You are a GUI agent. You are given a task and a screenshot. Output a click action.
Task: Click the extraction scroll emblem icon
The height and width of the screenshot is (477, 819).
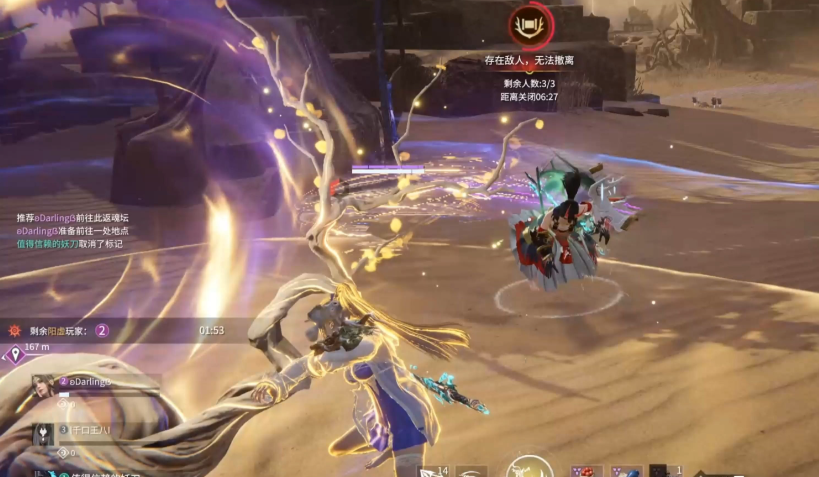pos(527,26)
